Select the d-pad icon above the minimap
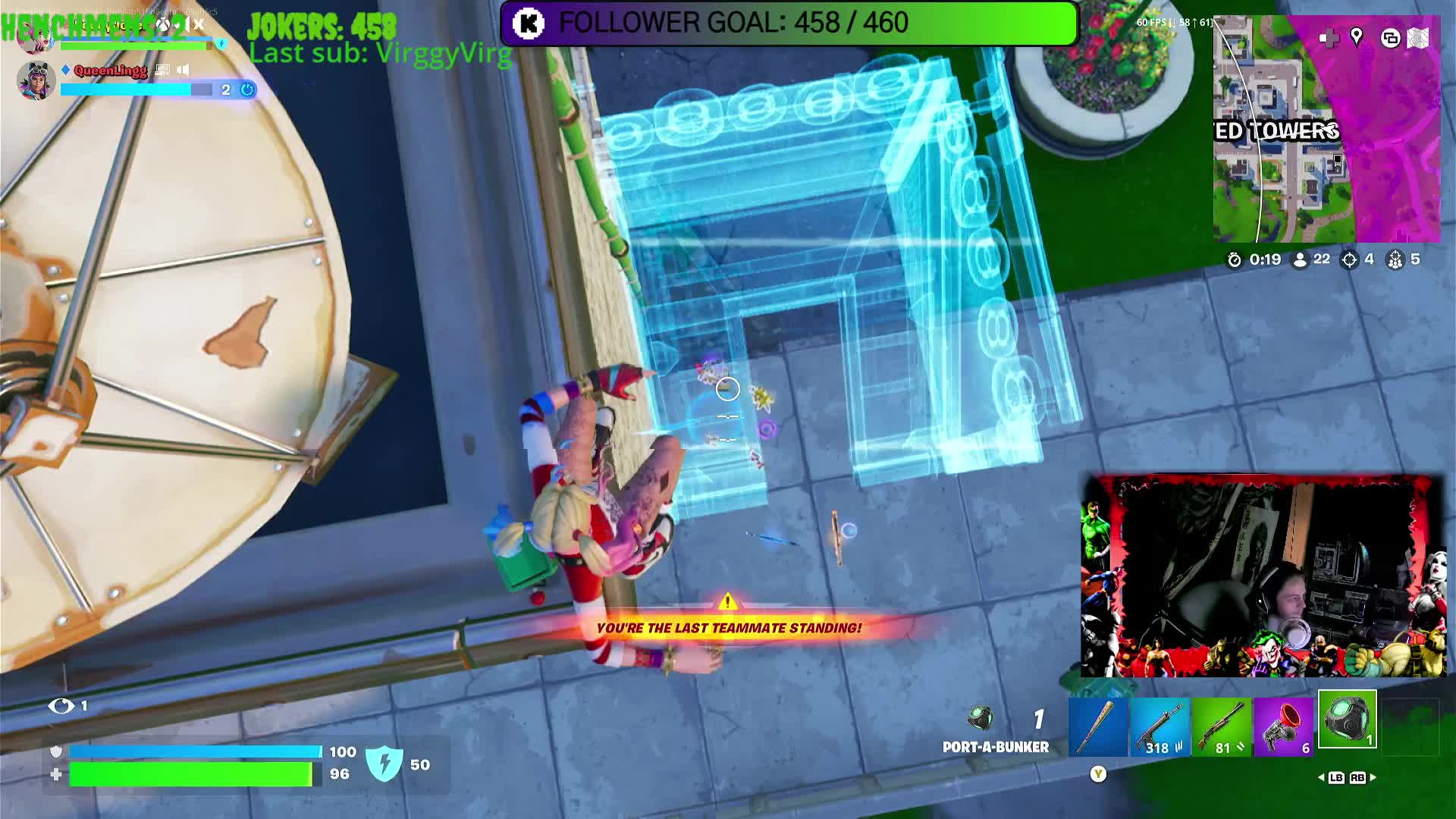The image size is (1456, 819). coord(1329,38)
